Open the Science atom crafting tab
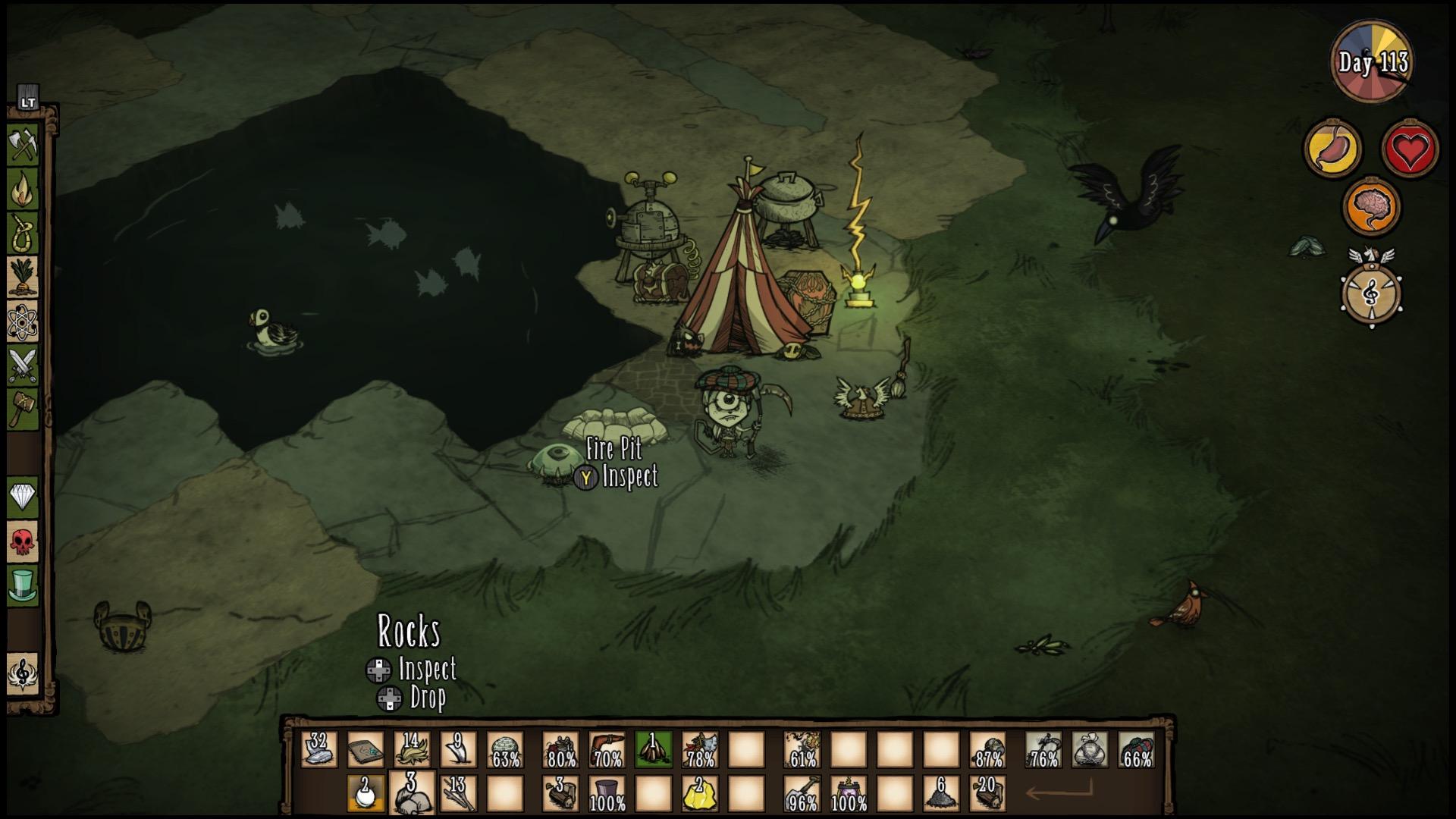This screenshot has height=819, width=1456. [23, 322]
